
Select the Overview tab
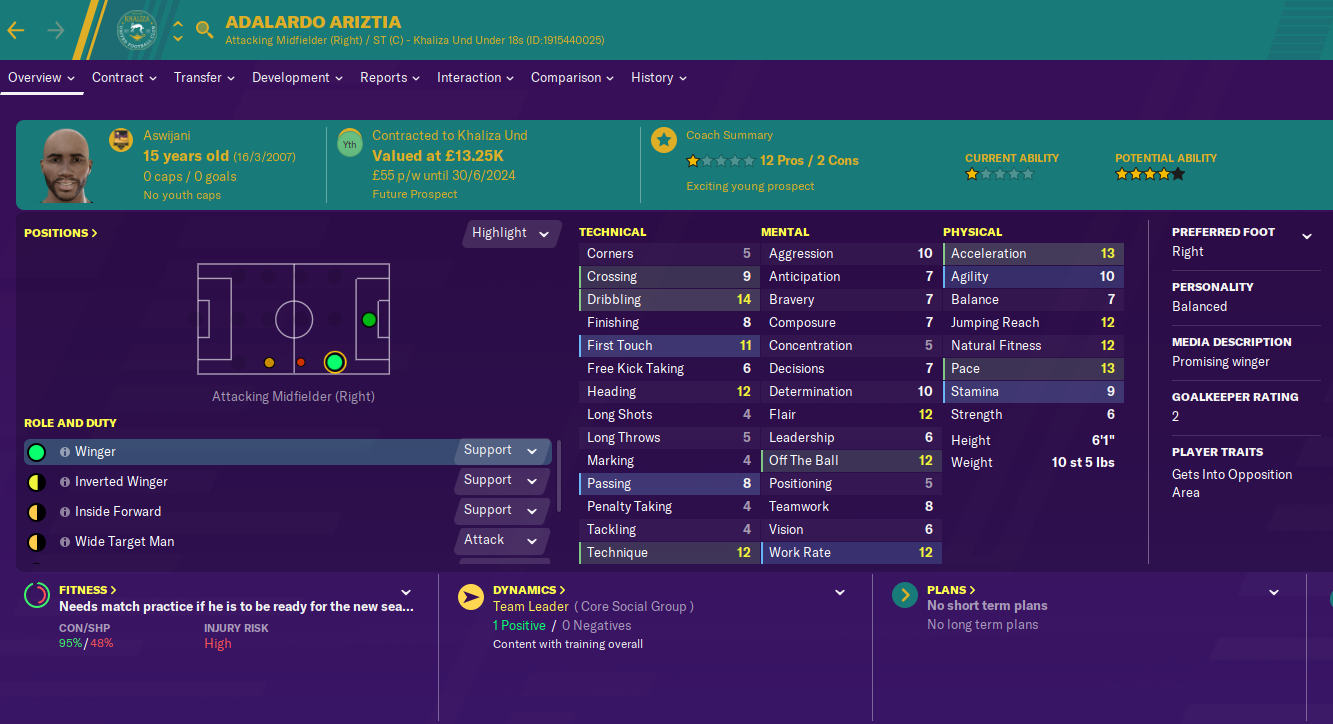click(x=42, y=78)
